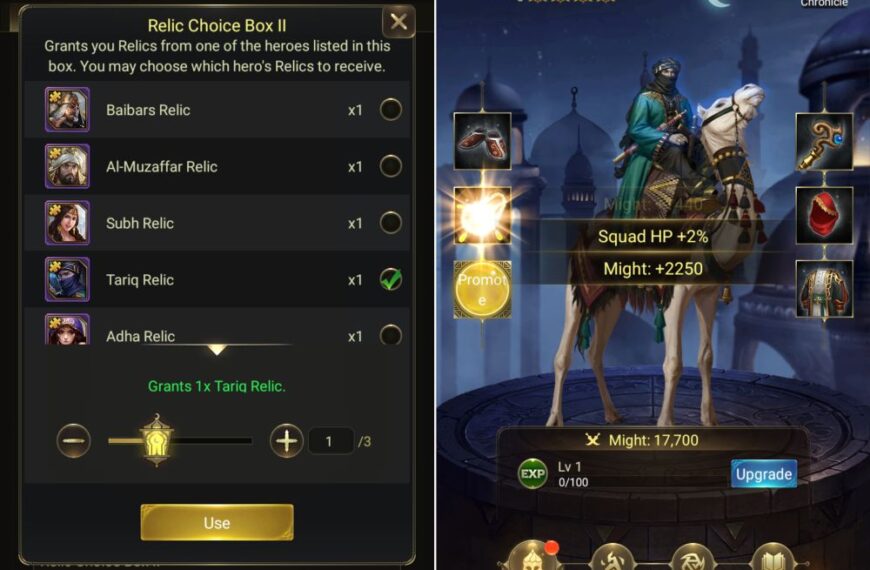Click the lantern quantity slider handle
870x570 pixels.
click(157, 440)
